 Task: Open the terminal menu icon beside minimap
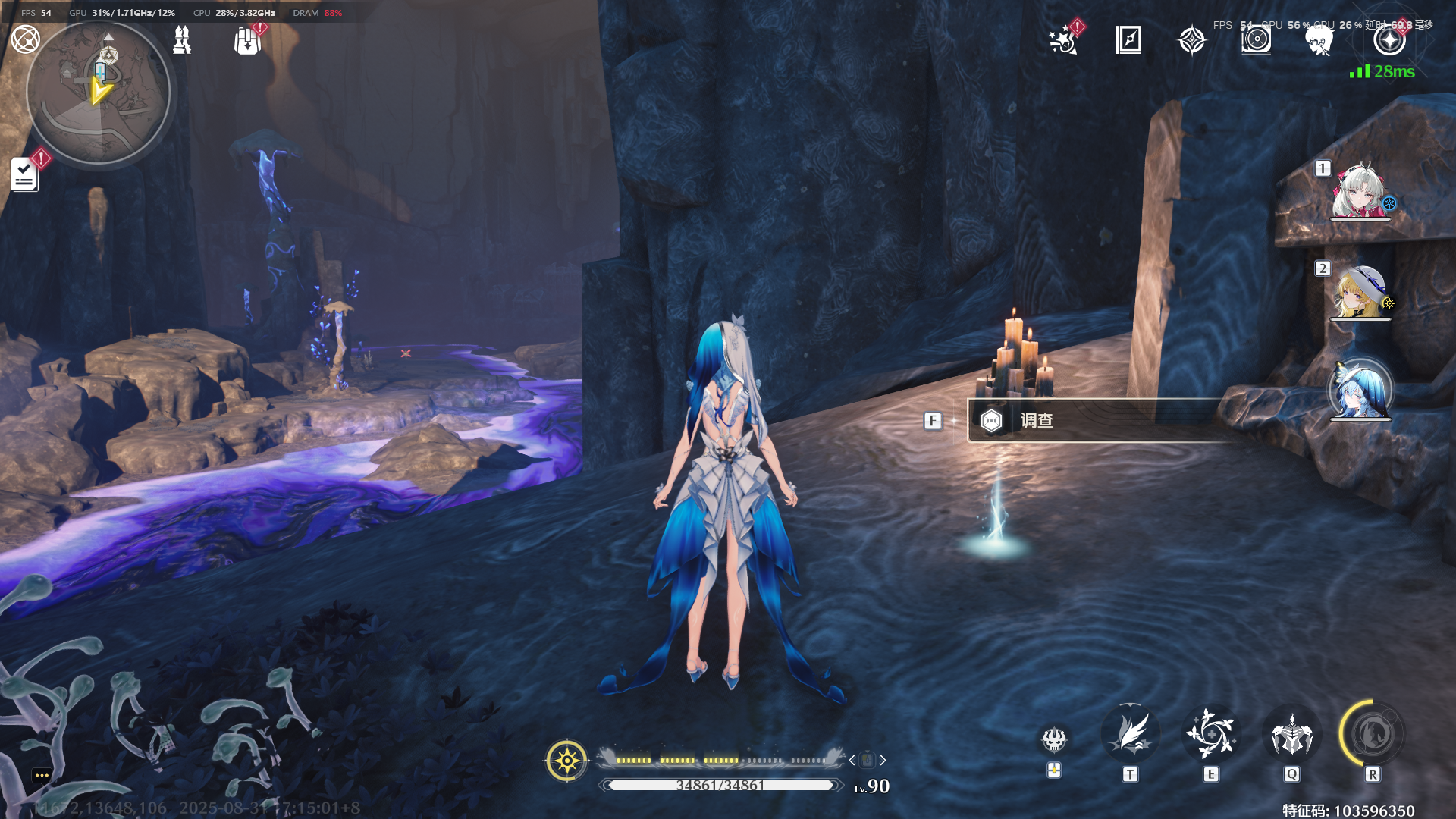[x=25, y=39]
